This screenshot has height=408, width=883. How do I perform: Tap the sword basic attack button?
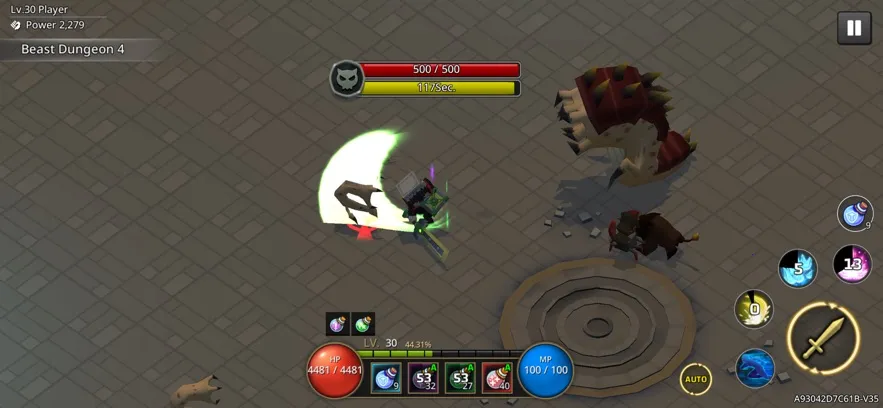point(823,337)
